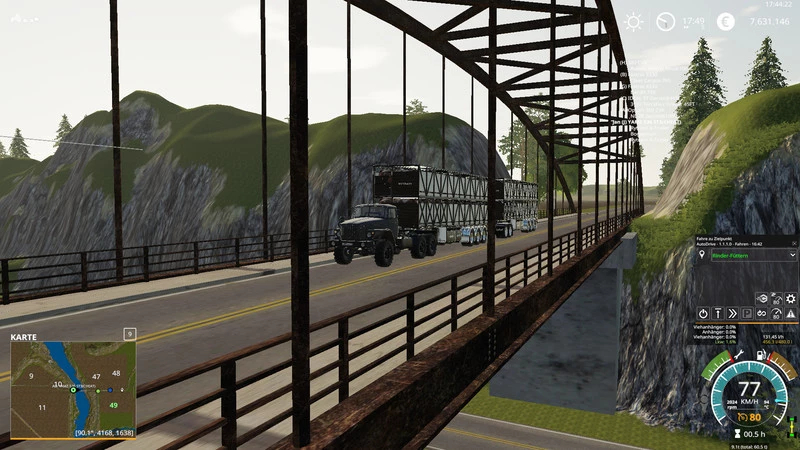This screenshot has width=800, height=450.
Task: Click the AutoDrive map pin icon
Action: pos(702,255)
